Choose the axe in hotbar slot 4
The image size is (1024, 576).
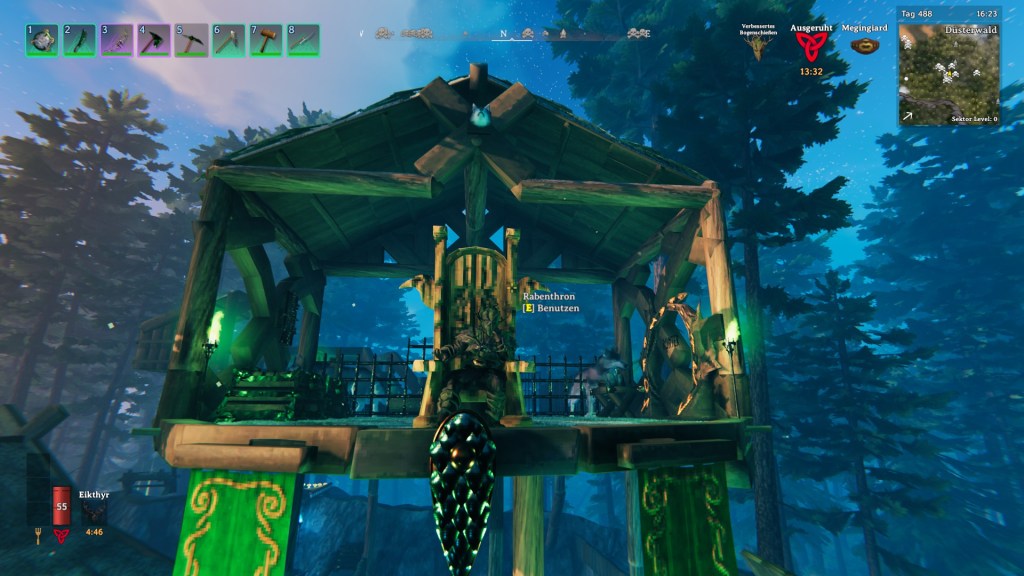tap(154, 40)
